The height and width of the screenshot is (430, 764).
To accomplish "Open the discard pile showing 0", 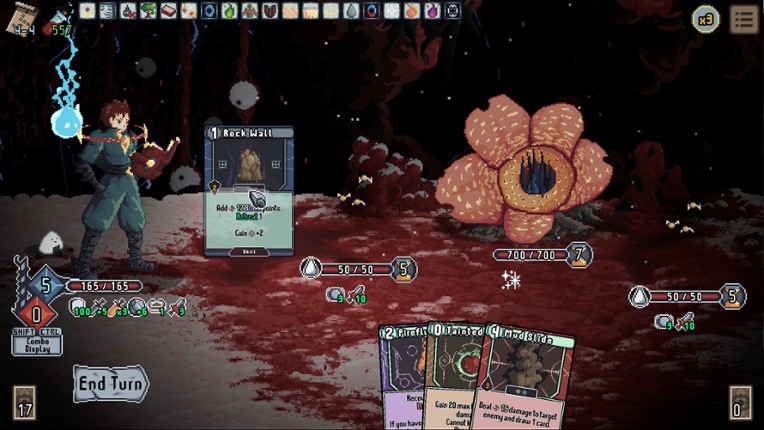I will tap(740, 403).
